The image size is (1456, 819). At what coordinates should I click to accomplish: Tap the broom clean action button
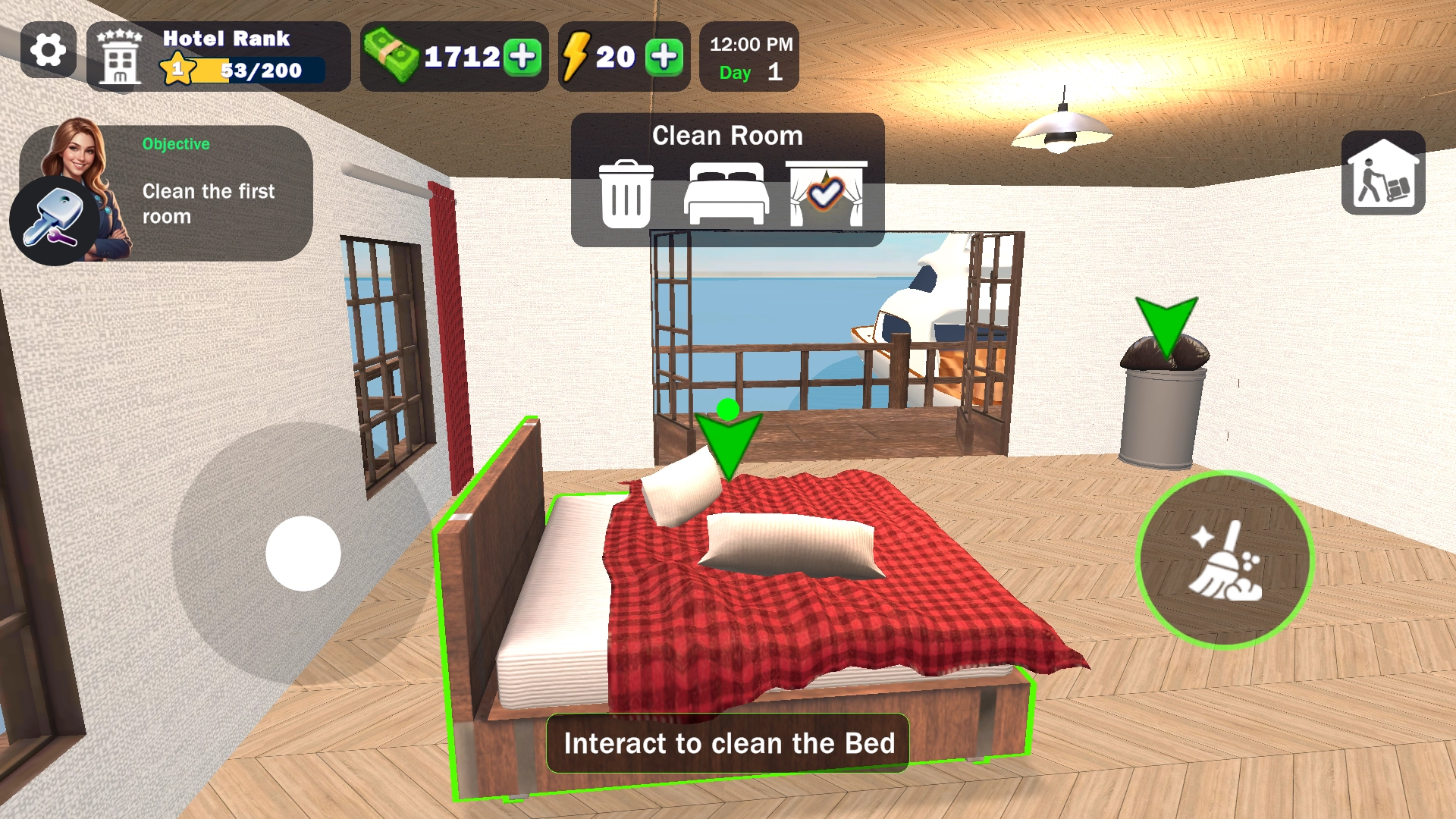1225,560
